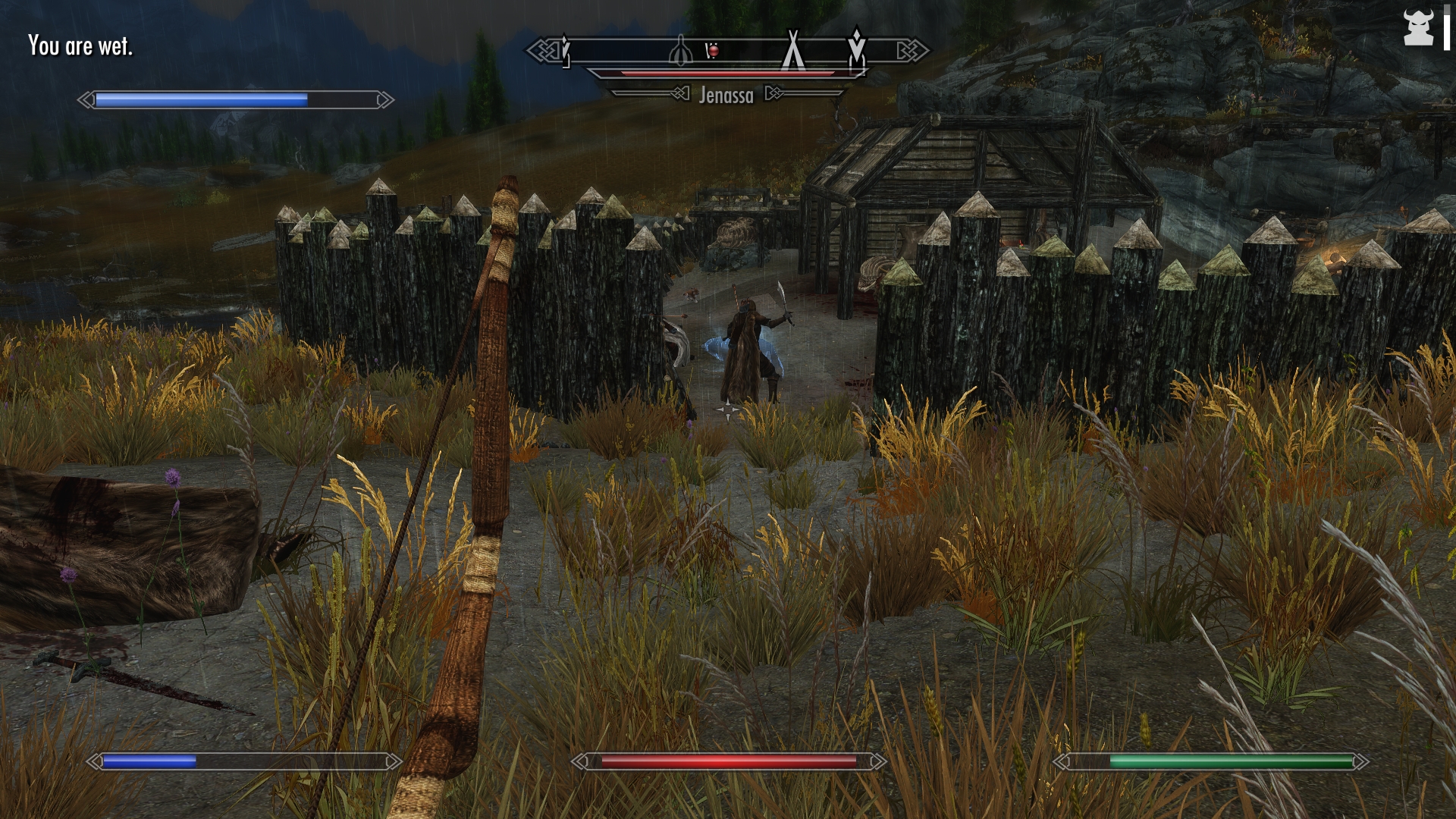Select the faded fort marker on the compass

[x=680, y=51]
